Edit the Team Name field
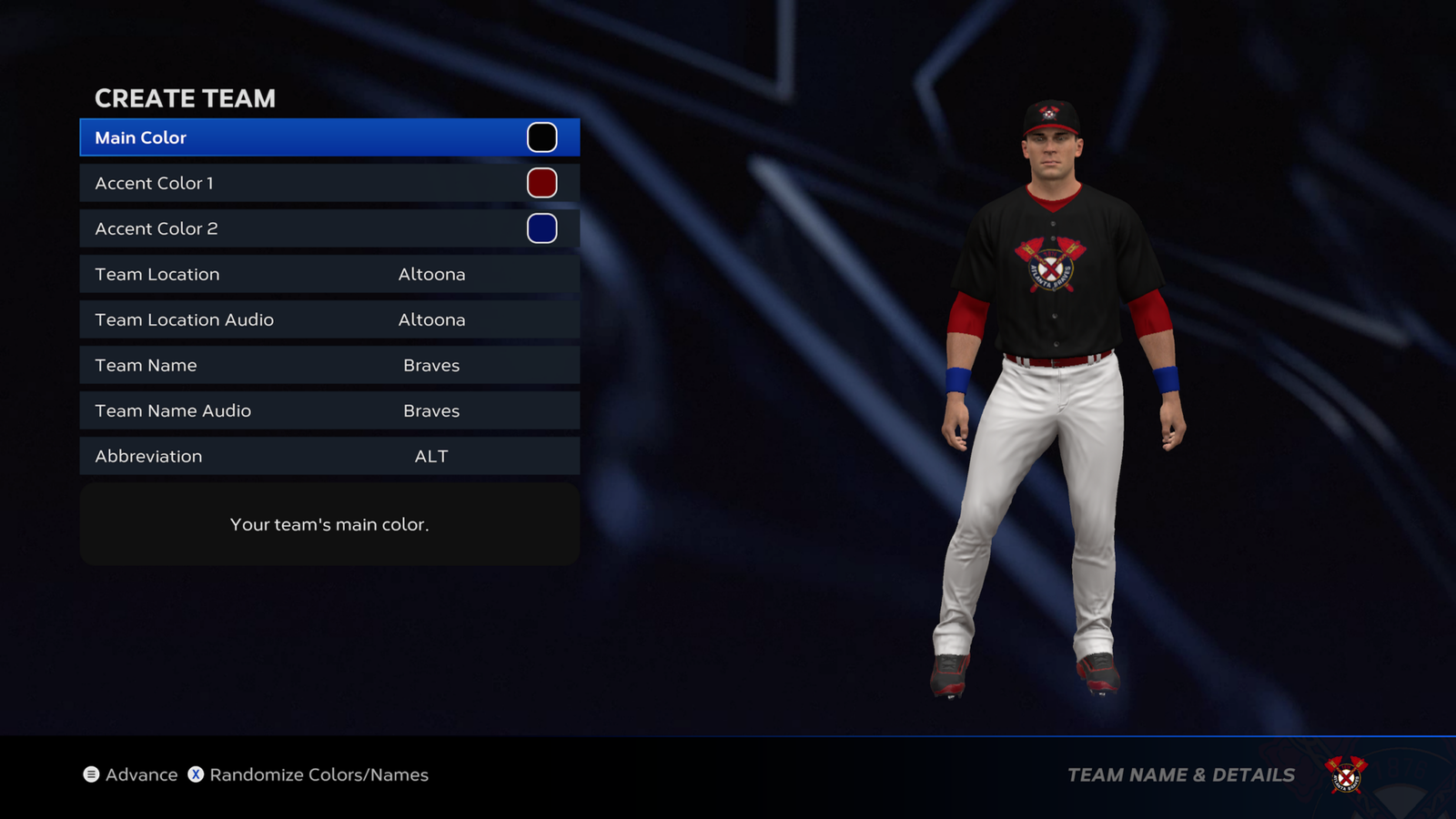 [329, 365]
